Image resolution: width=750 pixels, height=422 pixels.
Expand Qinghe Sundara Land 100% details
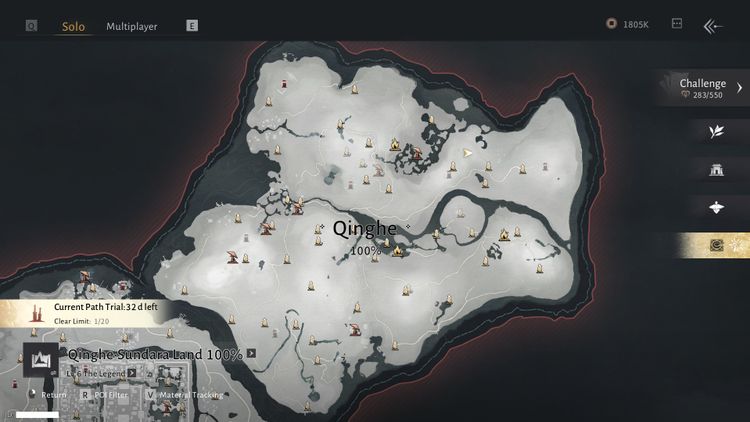(252, 353)
